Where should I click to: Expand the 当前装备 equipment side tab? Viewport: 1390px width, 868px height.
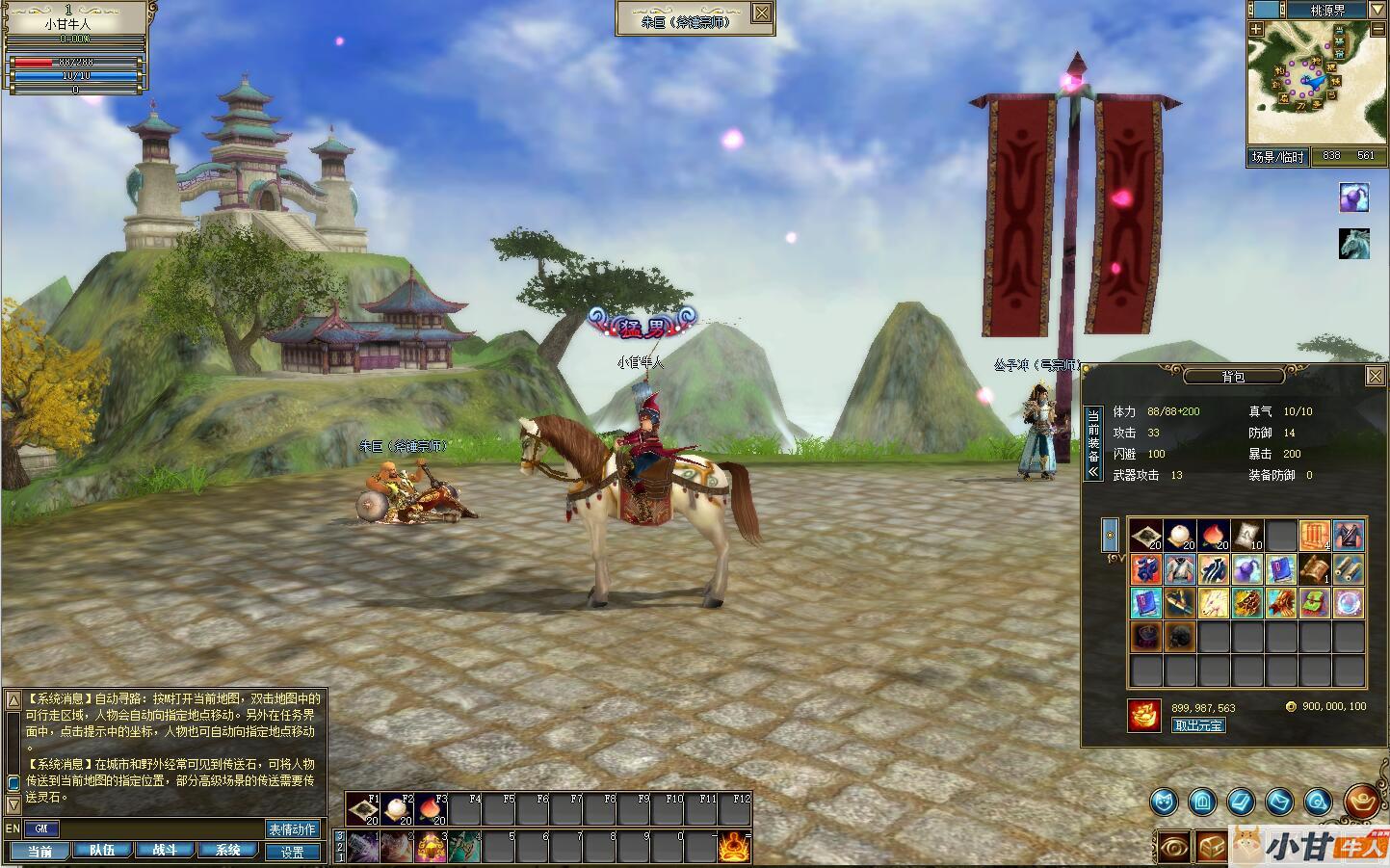[x=1092, y=443]
